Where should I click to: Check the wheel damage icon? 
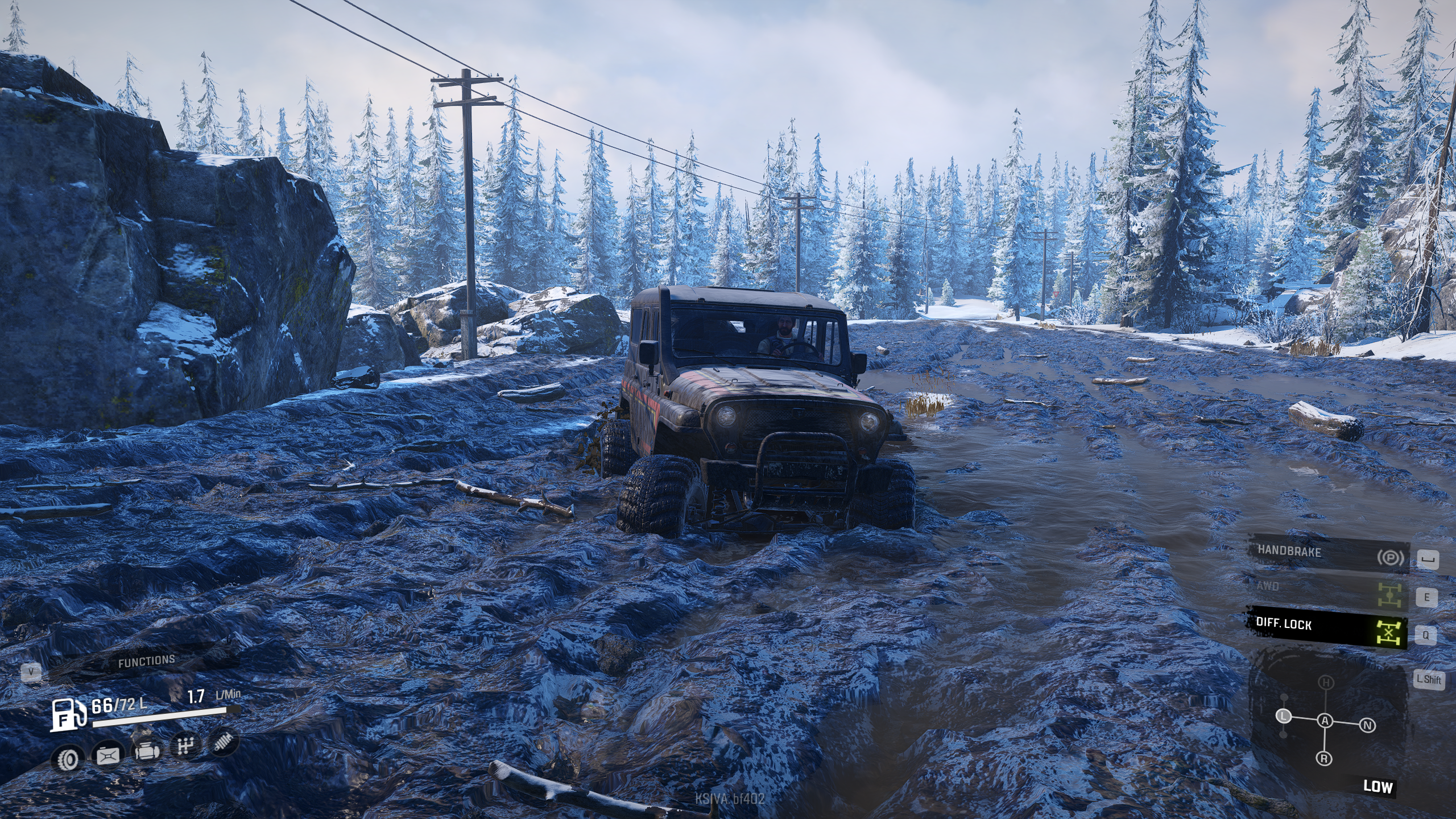pos(68,758)
